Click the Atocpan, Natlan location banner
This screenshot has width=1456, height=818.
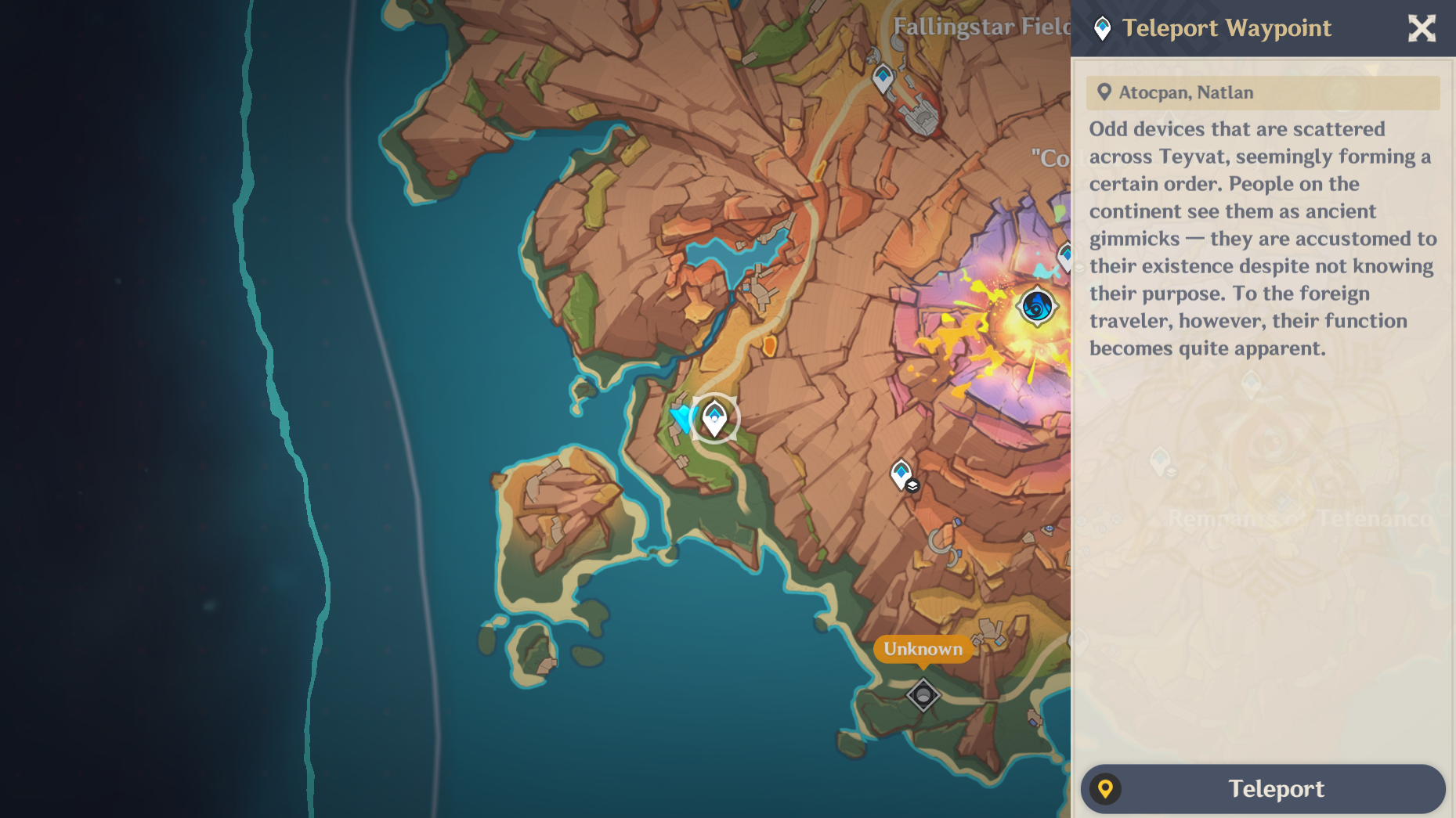(x=1261, y=92)
